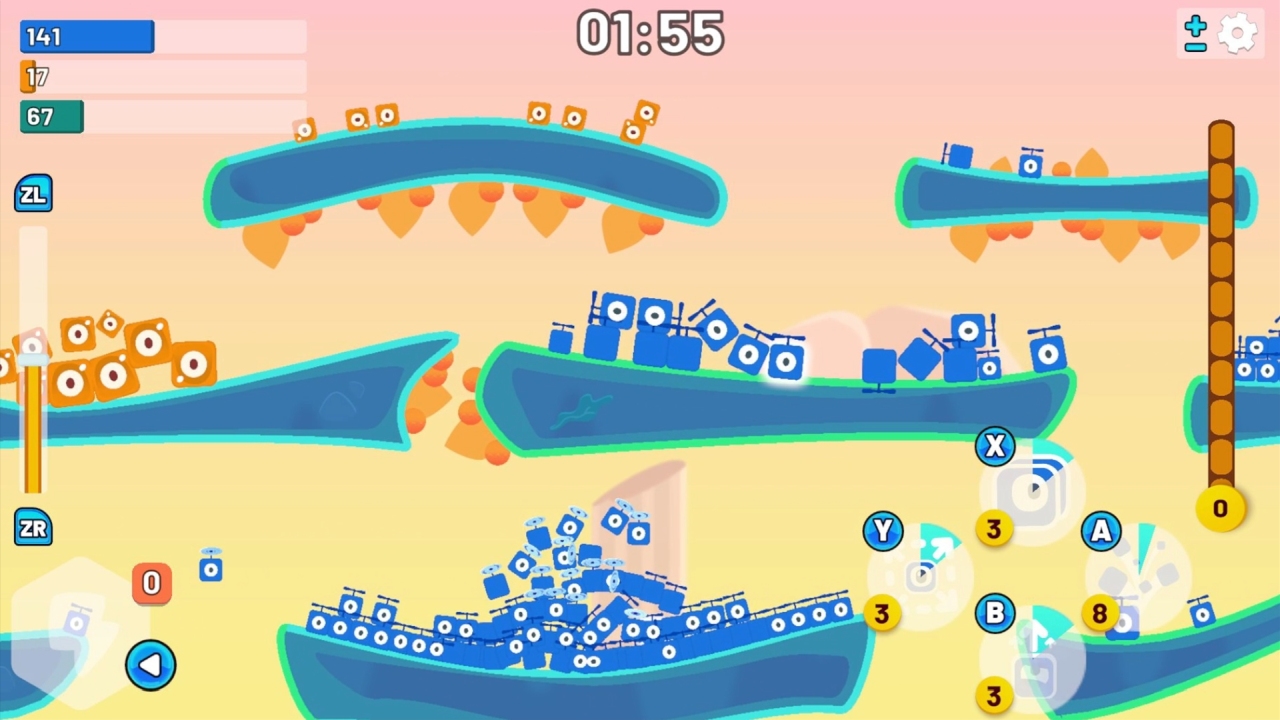Tap the orange zero counter

coord(151,583)
